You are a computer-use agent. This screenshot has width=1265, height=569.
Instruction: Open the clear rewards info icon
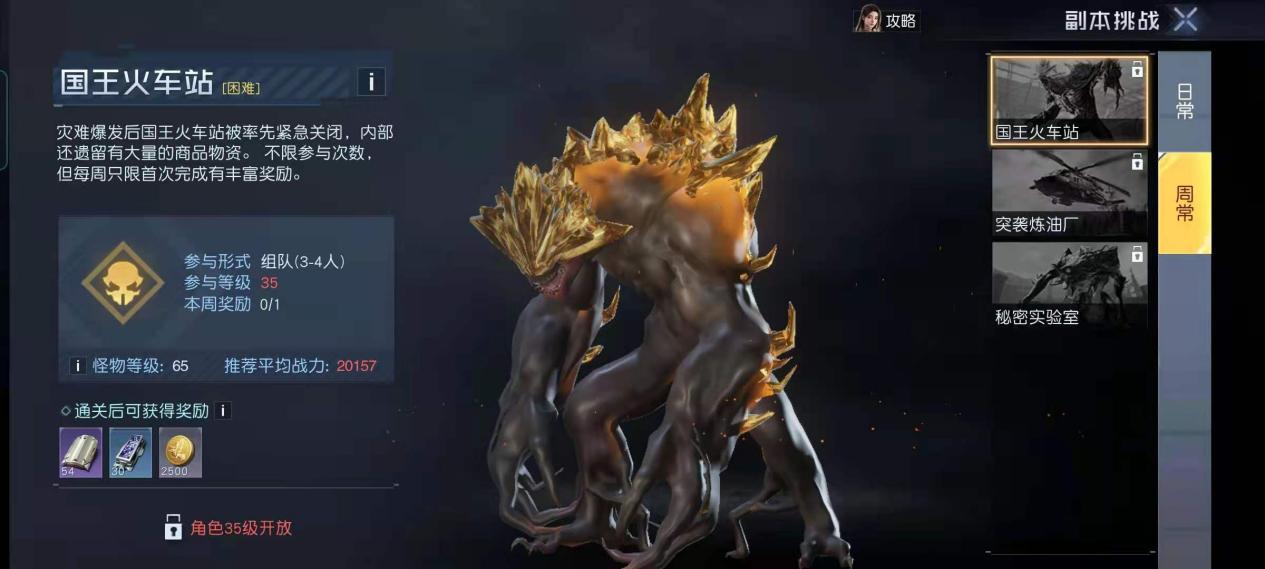pos(223,410)
